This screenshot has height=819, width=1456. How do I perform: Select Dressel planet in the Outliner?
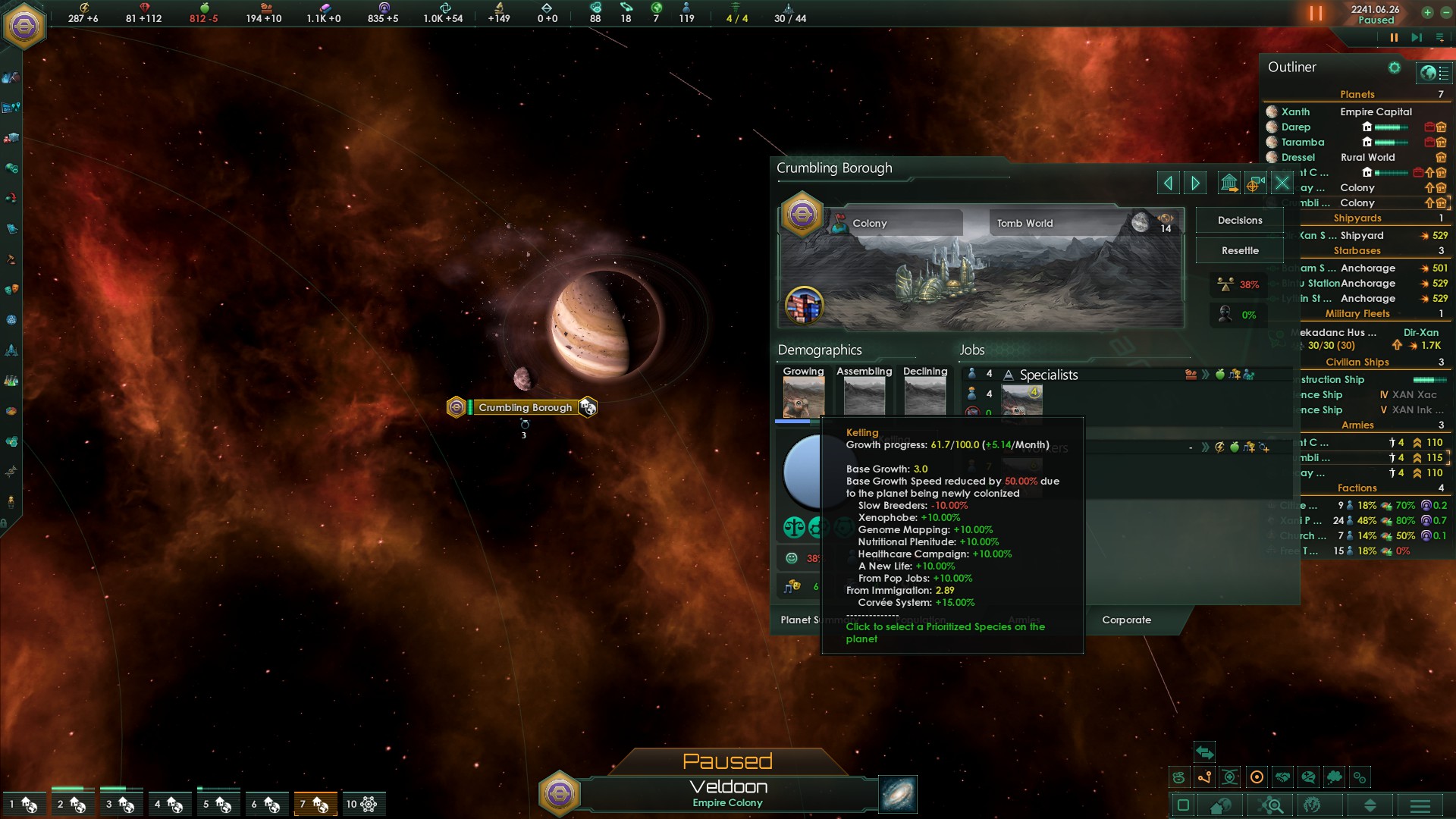click(x=1298, y=158)
